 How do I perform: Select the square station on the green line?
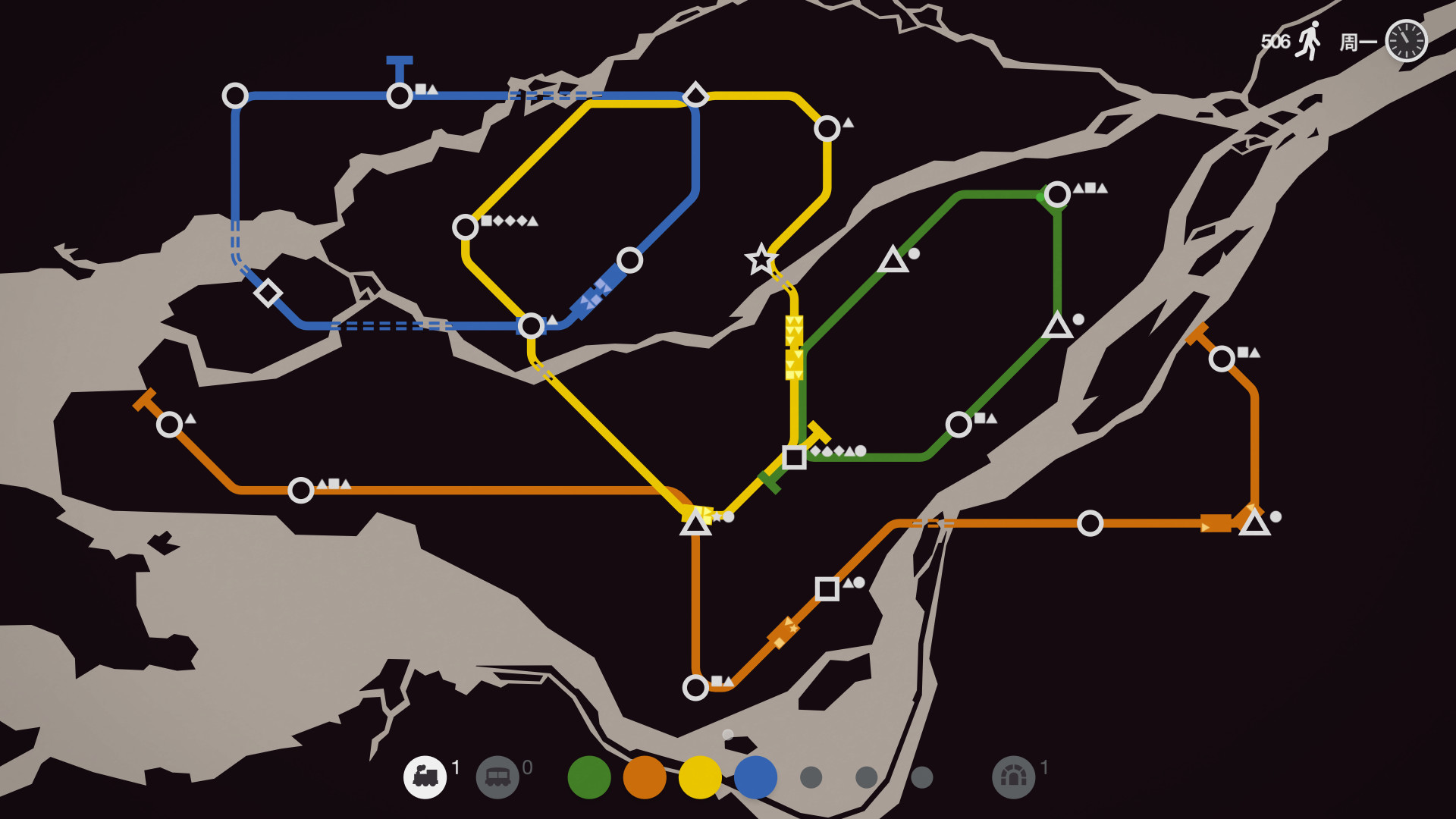tap(795, 456)
